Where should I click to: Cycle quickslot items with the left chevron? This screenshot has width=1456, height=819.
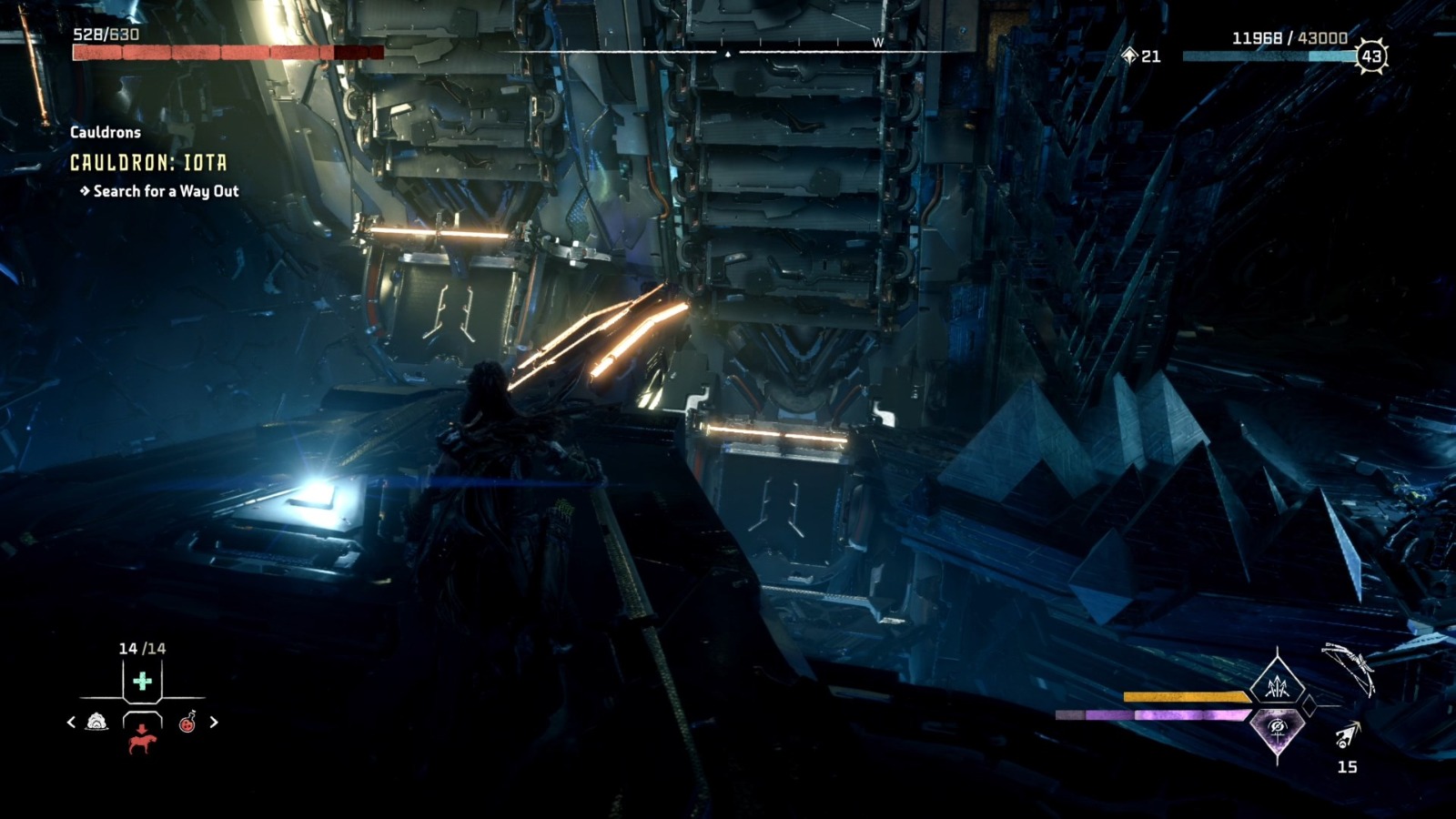pyautogui.click(x=71, y=722)
